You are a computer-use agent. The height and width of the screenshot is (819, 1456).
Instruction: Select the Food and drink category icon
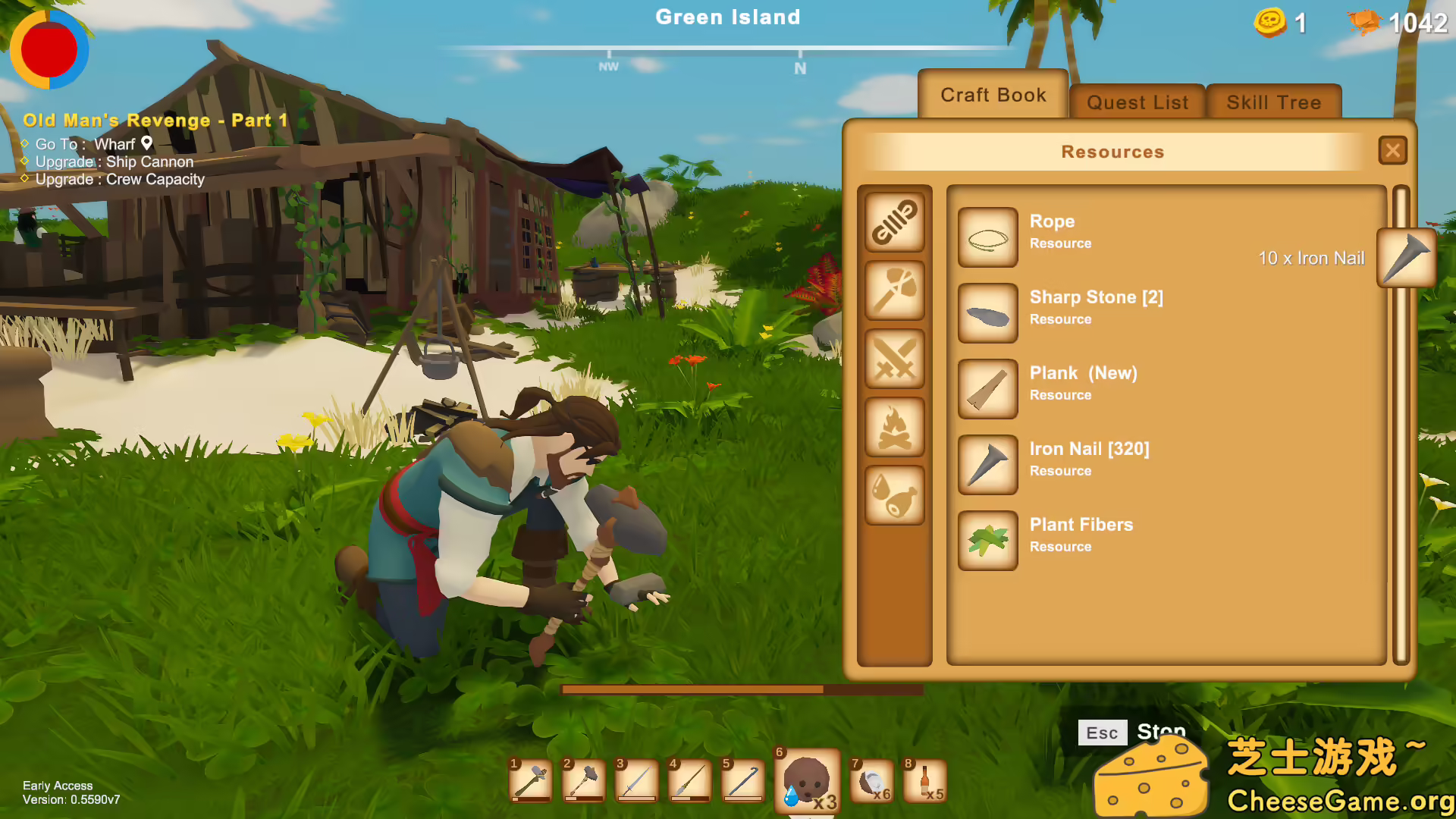pos(895,494)
